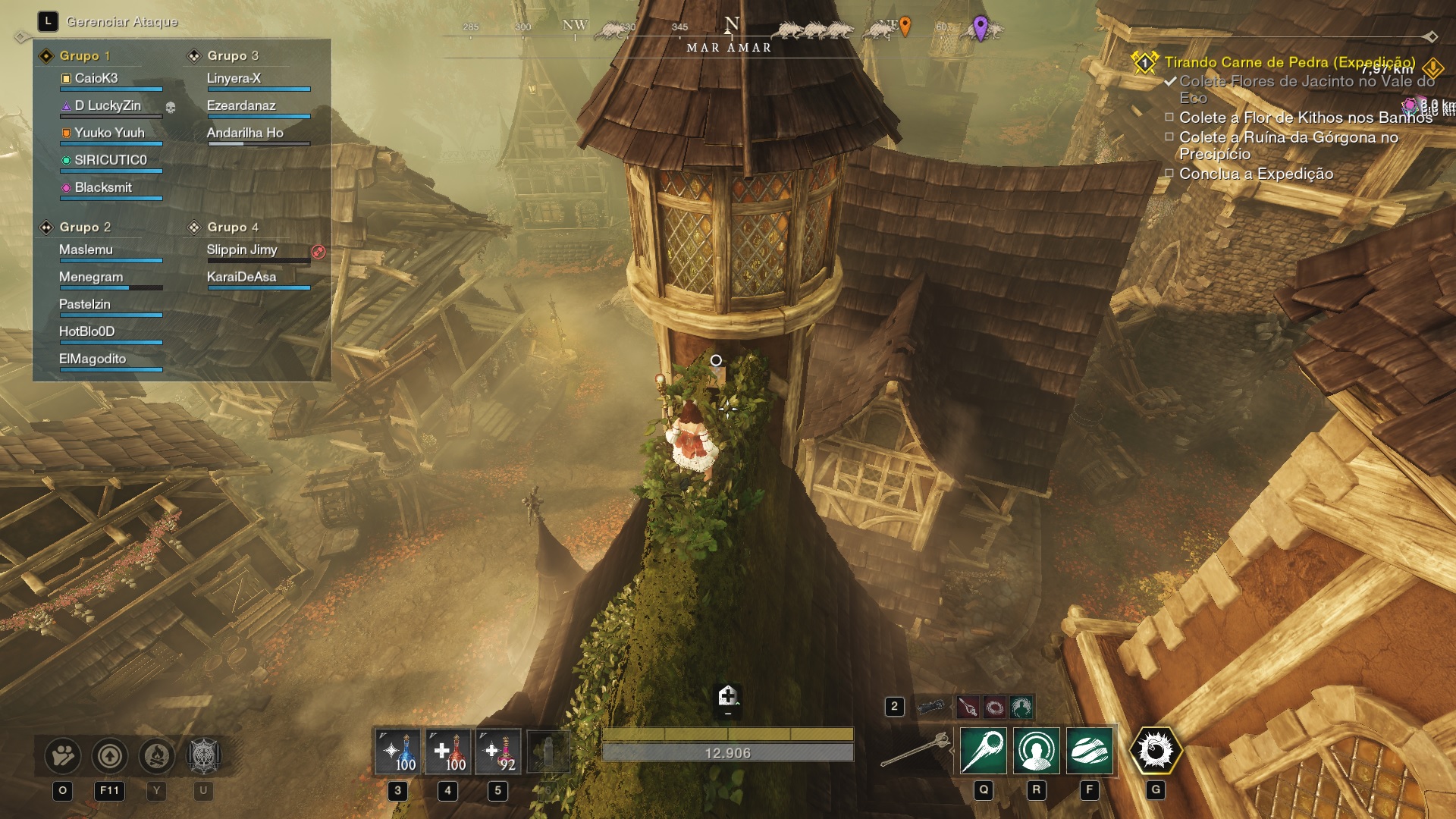
Task: Open the Gerenciar Ataque raid manager
Action: point(121,21)
